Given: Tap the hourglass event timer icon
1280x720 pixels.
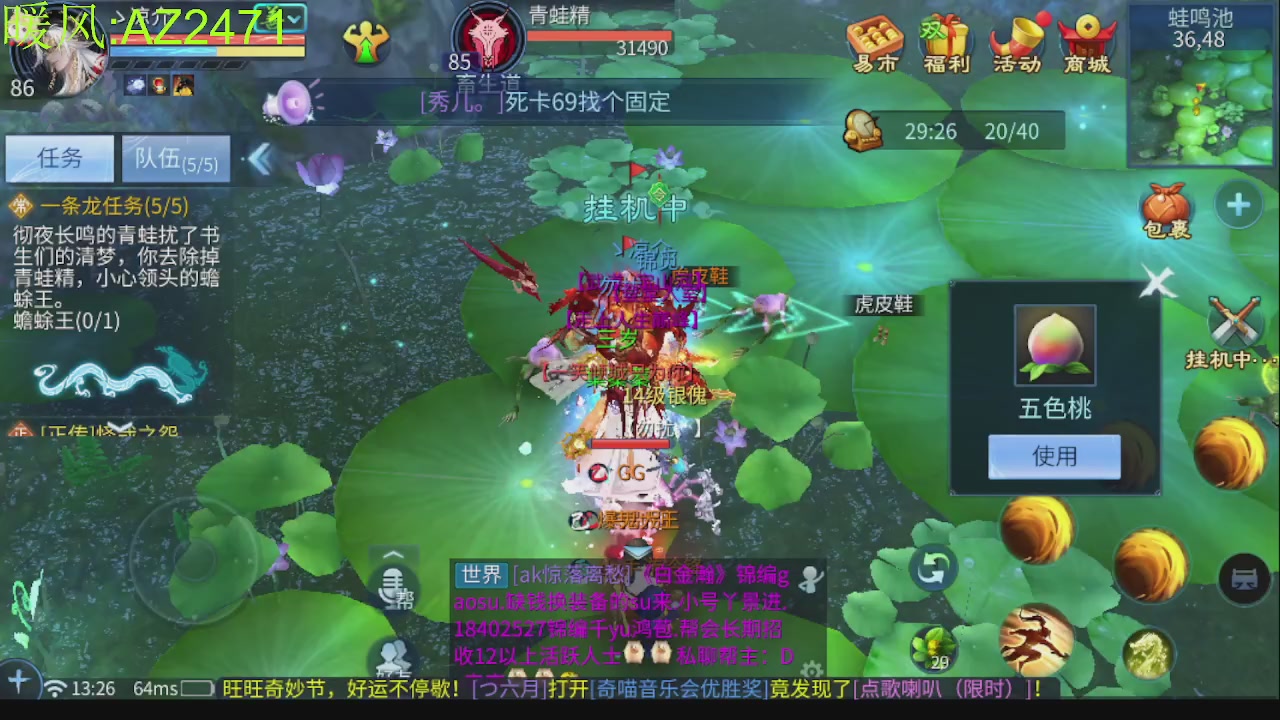Looking at the screenshot, I should coord(863,130).
